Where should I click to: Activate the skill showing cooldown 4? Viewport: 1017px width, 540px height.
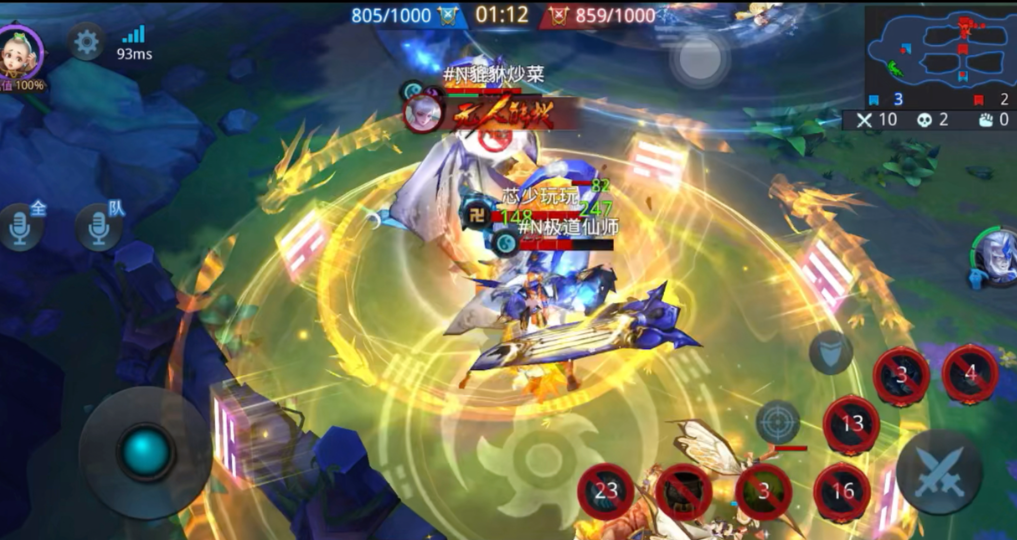[x=970, y=374]
